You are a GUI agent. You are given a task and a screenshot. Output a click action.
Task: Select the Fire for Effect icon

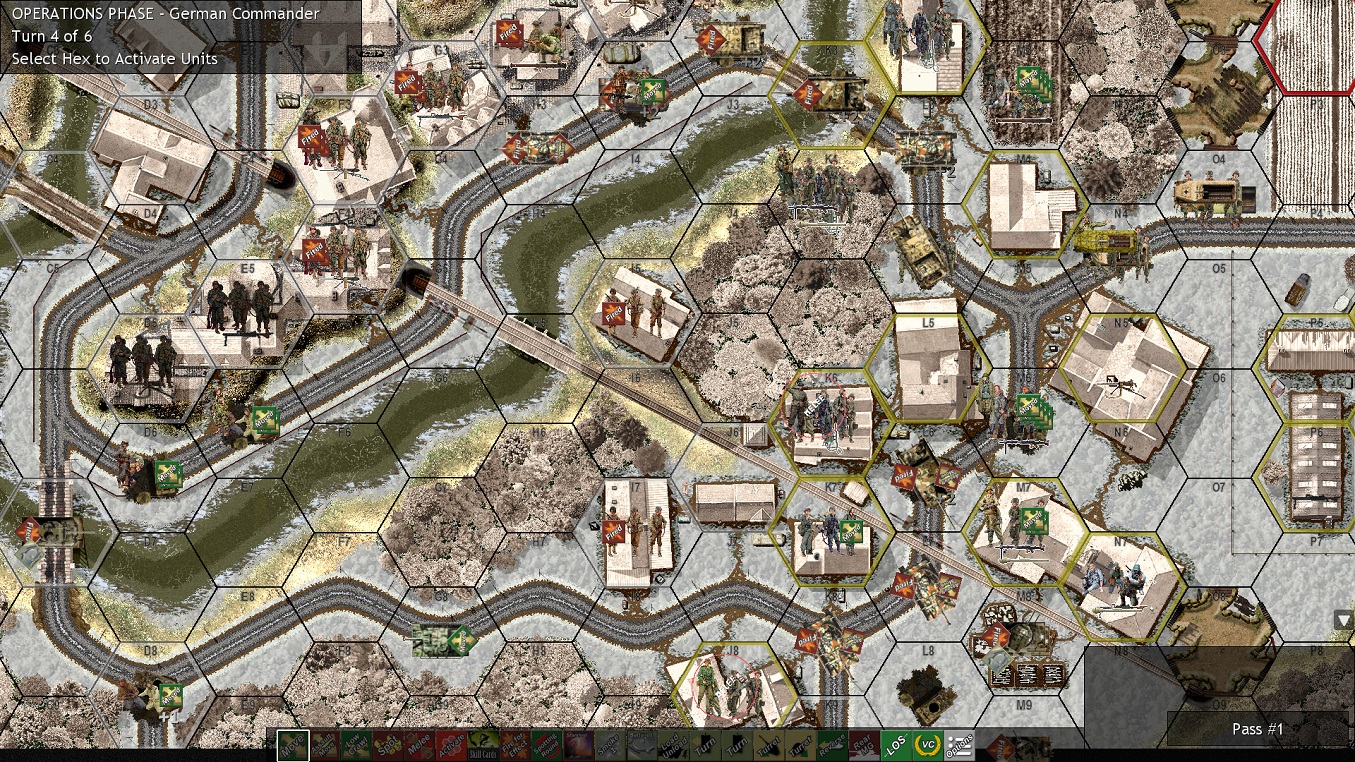tap(512, 745)
